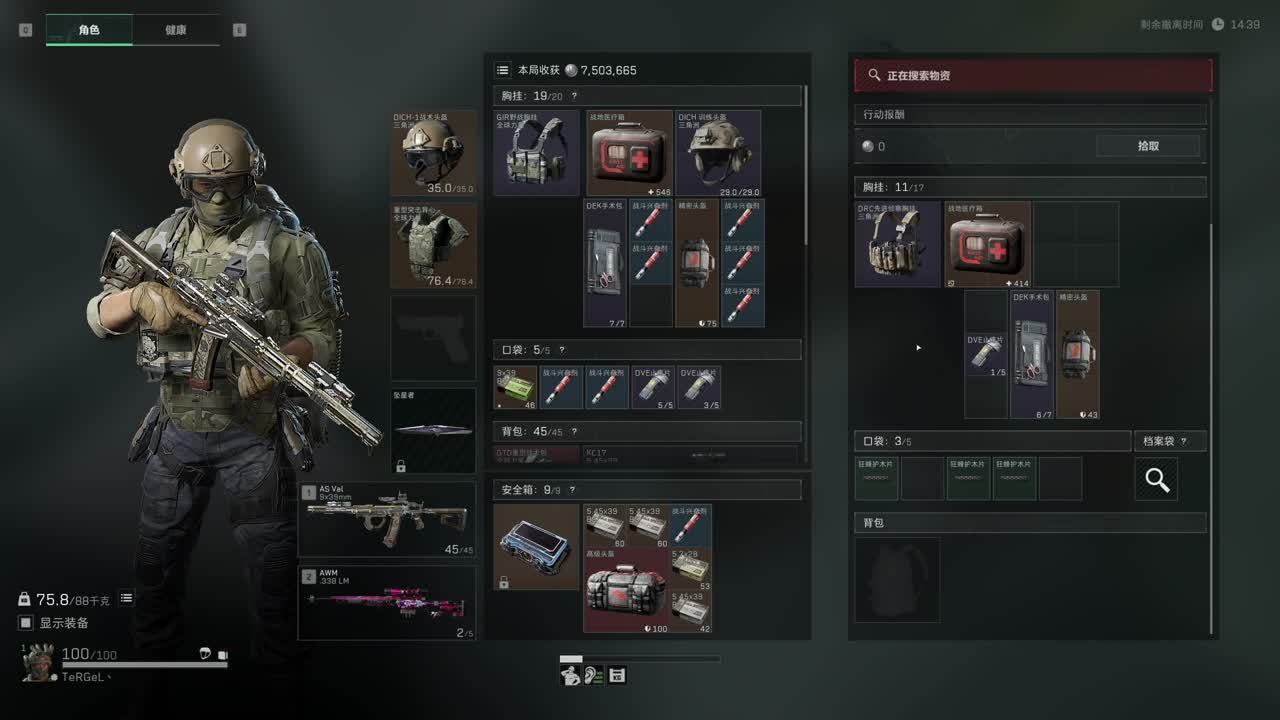Select the GIR chest rig in your inventory
1280x720 pixels.
point(537,153)
